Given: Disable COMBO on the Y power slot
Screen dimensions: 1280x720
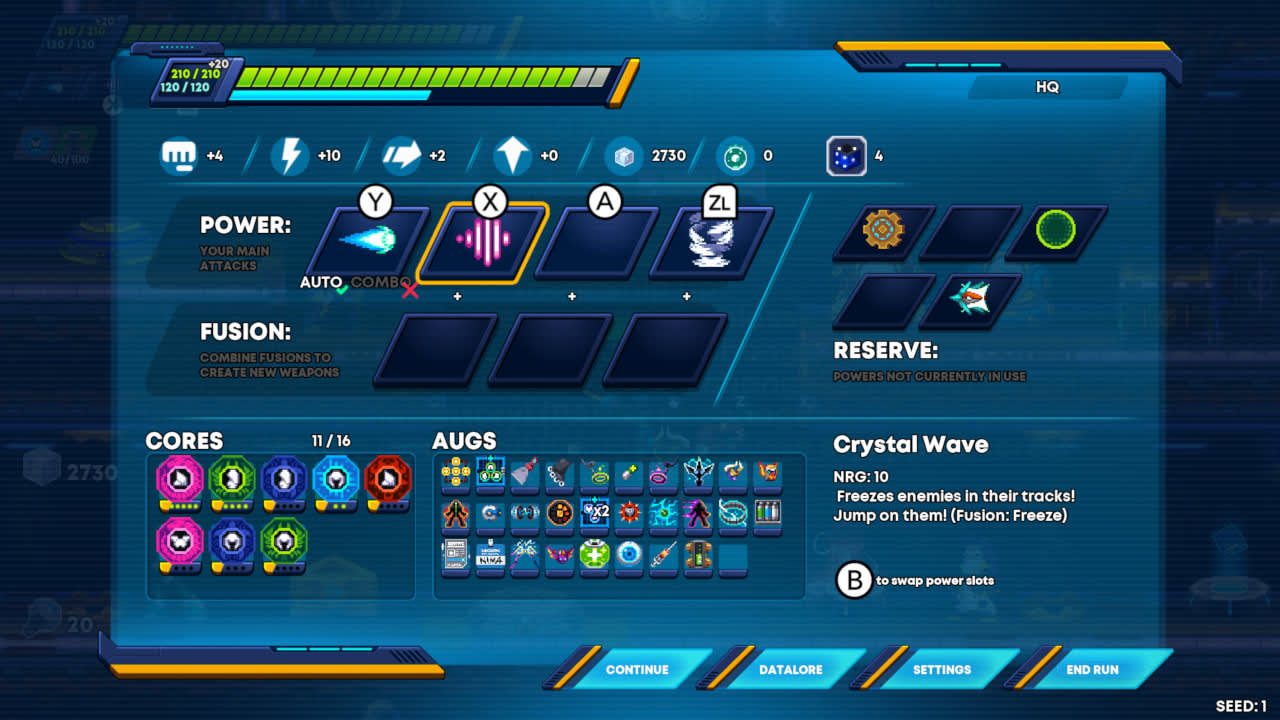Looking at the screenshot, I should [378, 283].
